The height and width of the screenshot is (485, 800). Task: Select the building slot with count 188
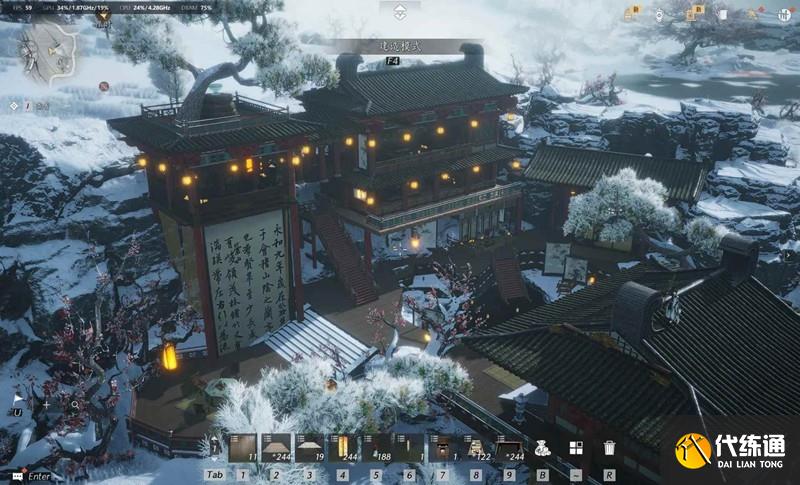(375, 447)
